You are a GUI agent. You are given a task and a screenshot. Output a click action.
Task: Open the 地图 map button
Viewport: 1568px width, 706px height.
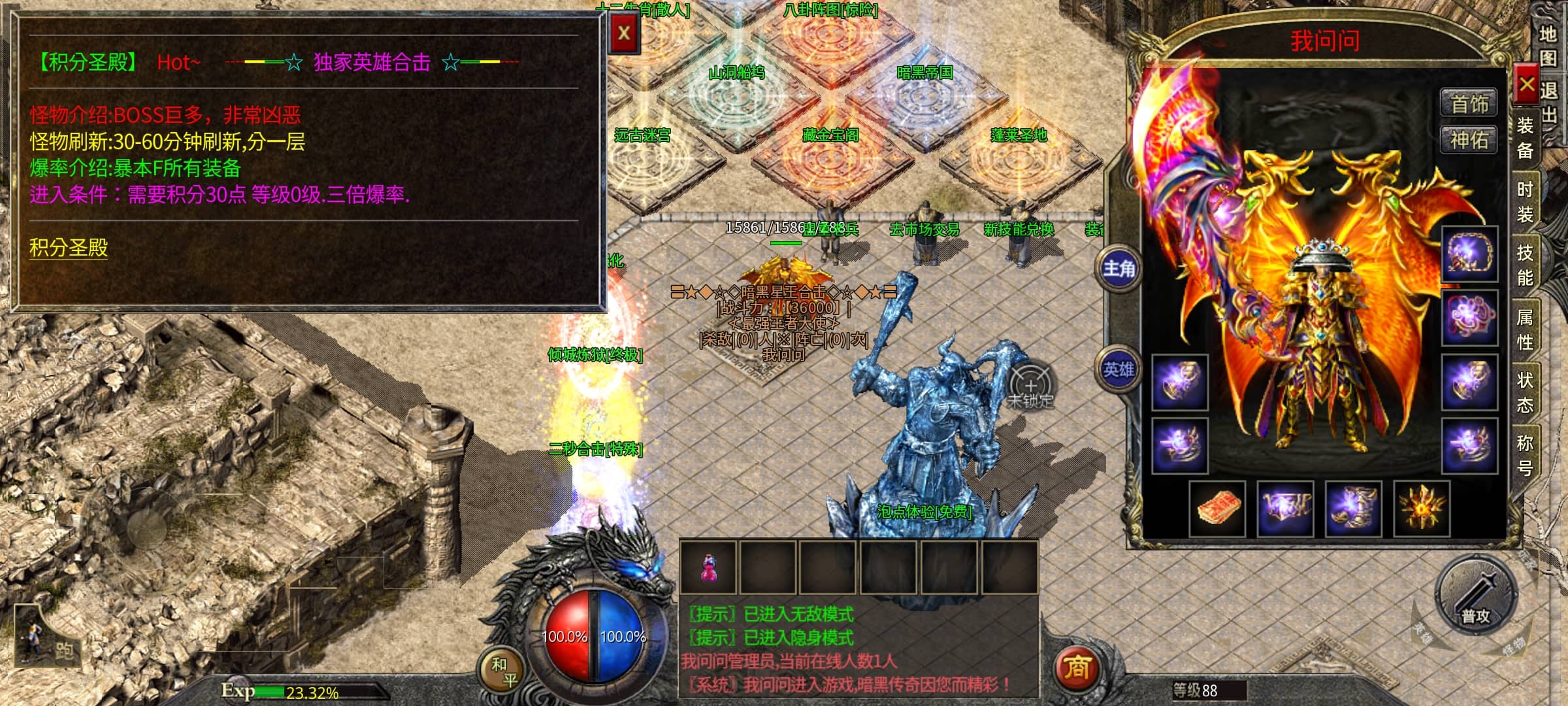[1547, 46]
